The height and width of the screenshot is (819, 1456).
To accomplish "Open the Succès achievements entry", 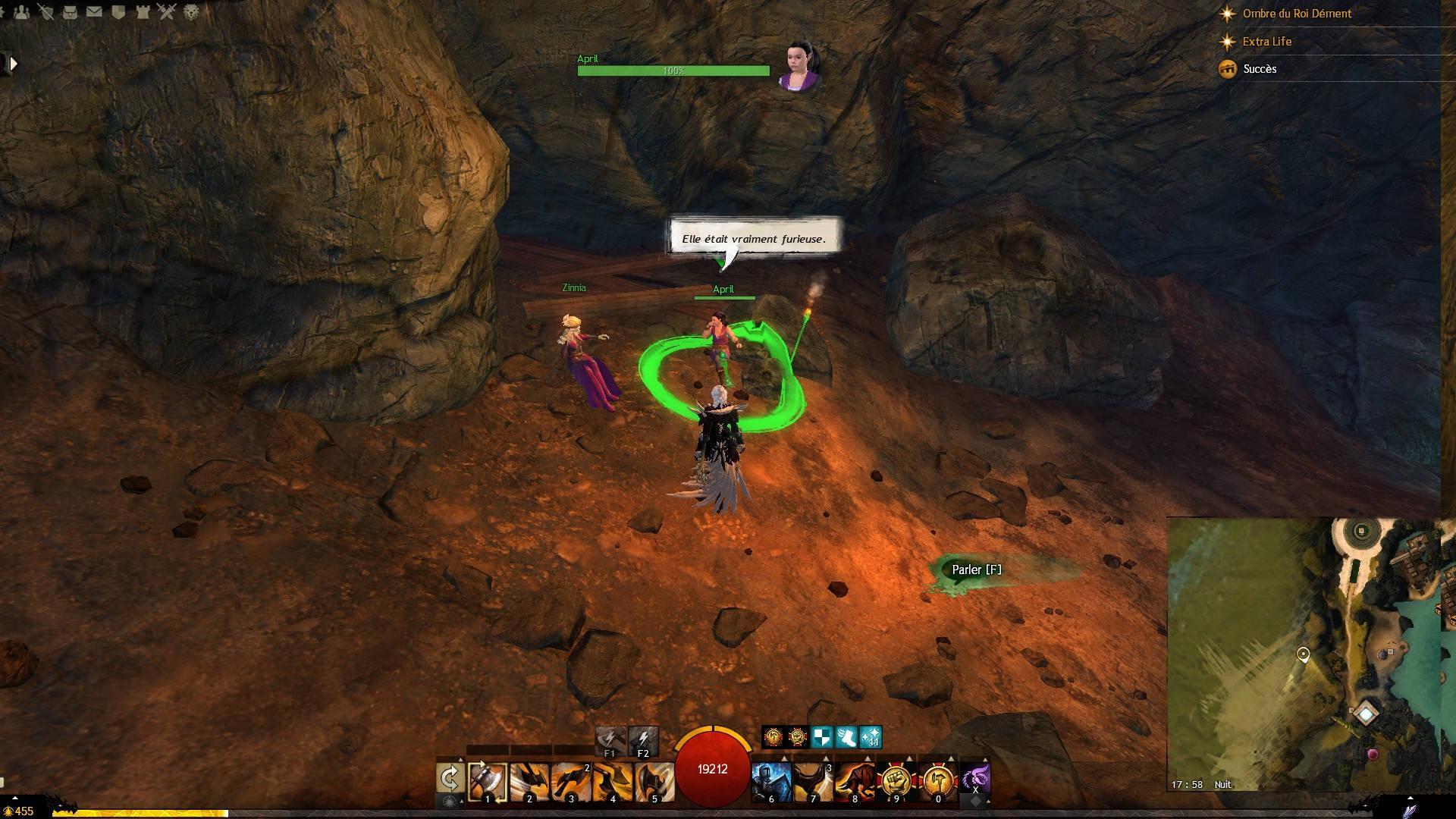I will [1260, 69].
